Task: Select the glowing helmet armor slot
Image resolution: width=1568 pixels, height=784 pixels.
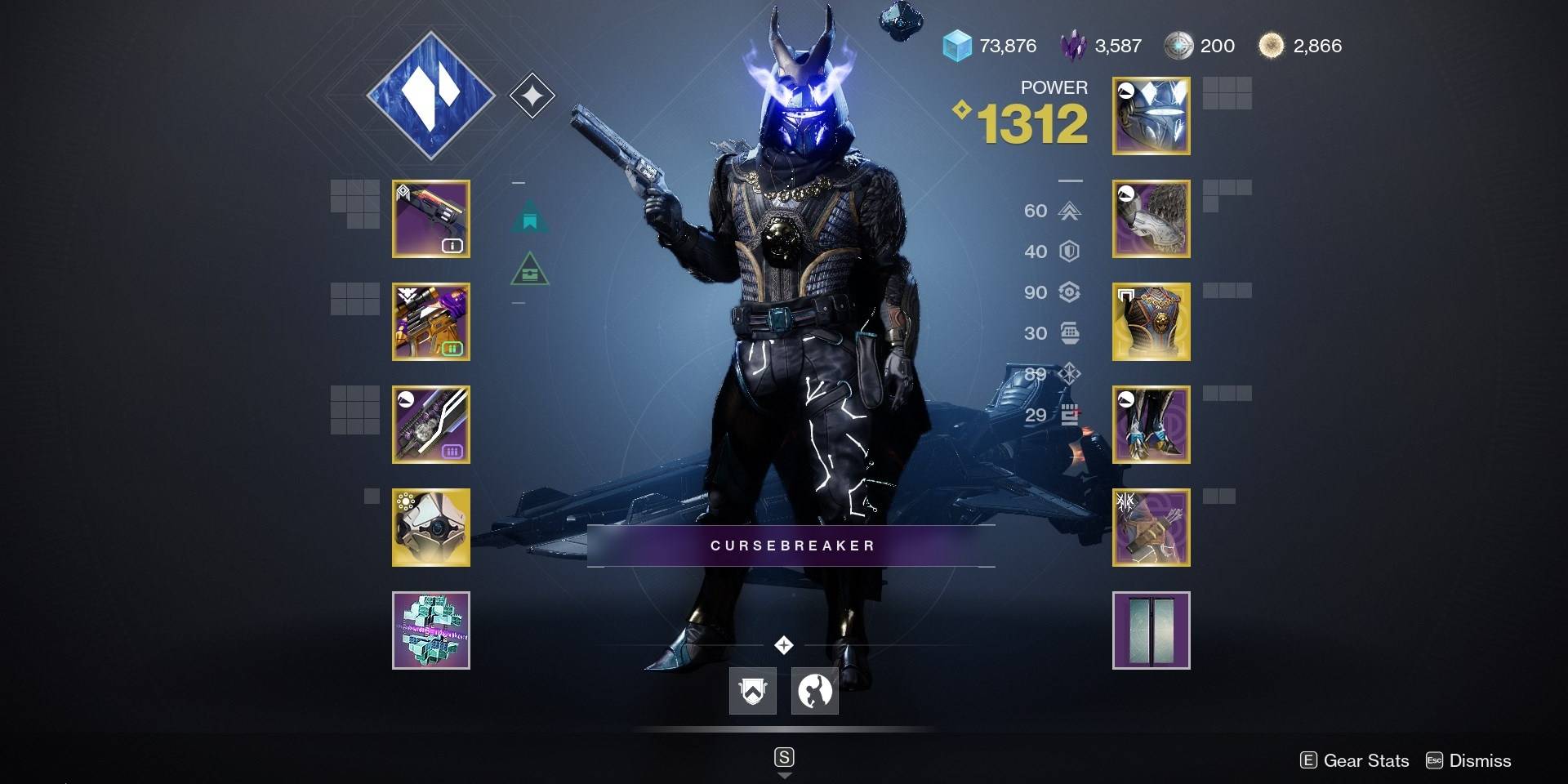Action: pyautogui.click(x=1151, y=116)
